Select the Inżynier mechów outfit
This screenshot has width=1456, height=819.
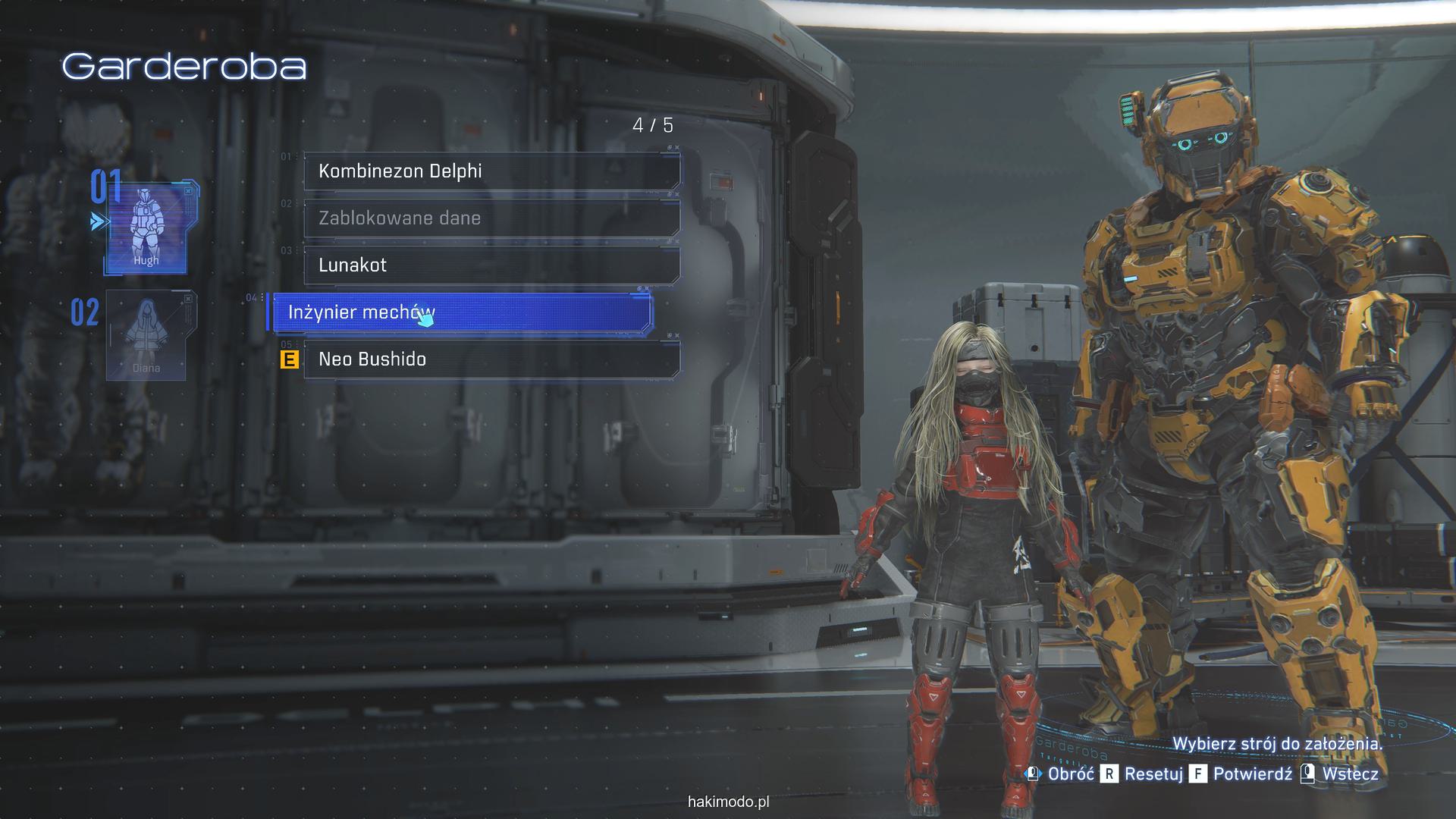pos(461,312)
